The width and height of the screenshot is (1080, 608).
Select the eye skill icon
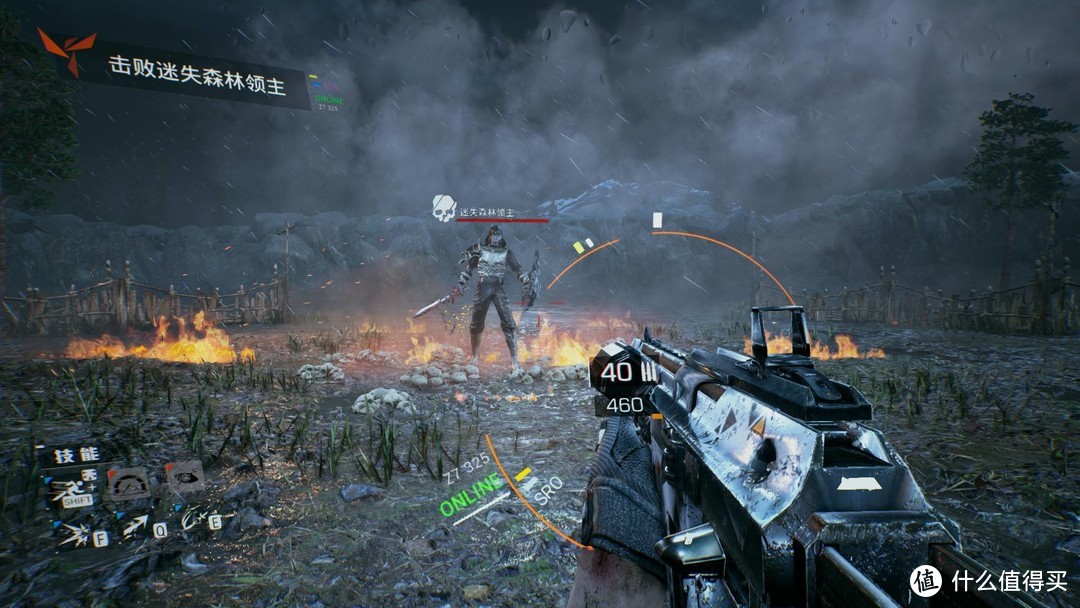point(184,475)
